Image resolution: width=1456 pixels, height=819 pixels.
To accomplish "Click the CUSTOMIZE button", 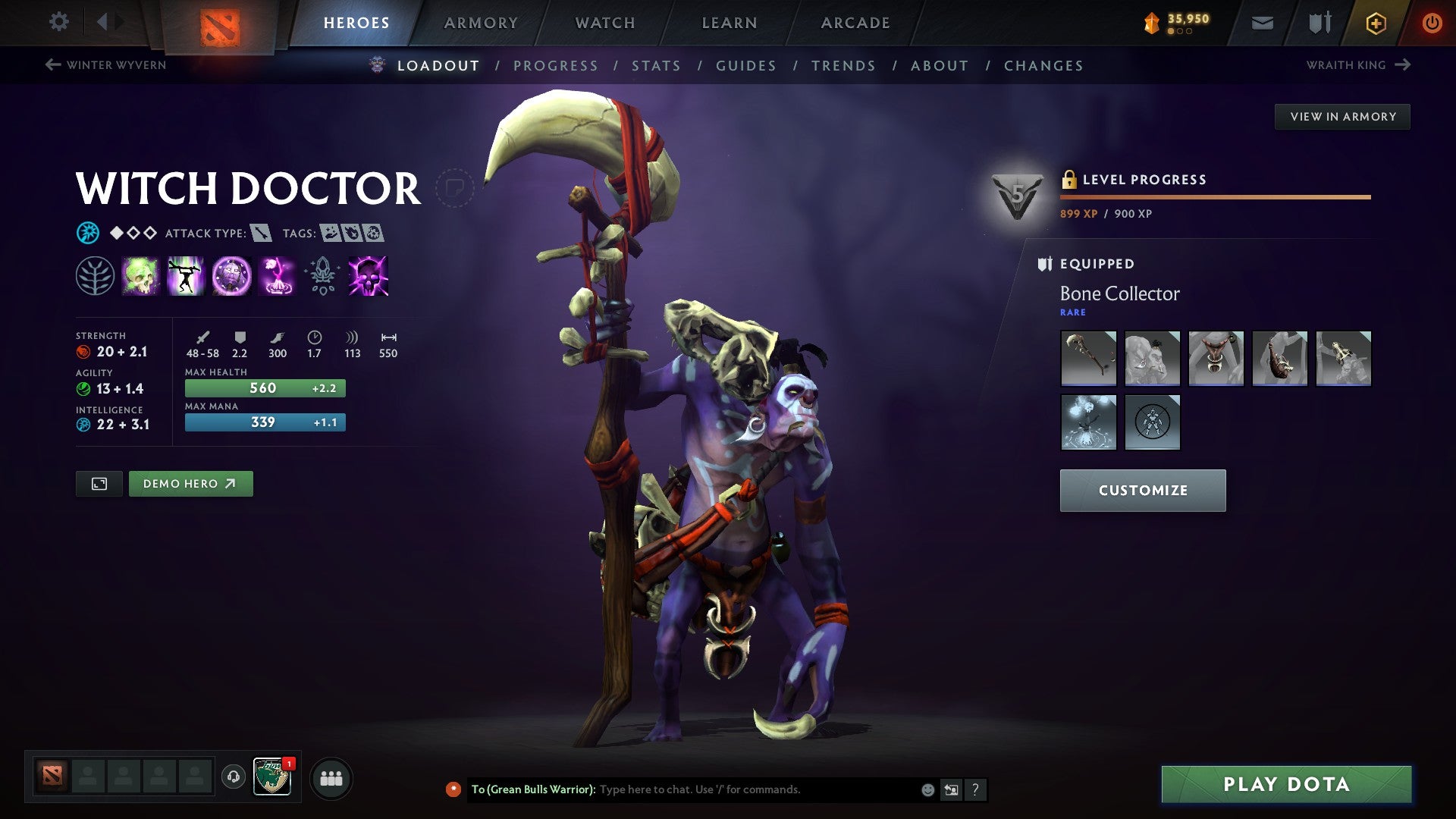I will pyautogui.click(x=1142, y=490).
